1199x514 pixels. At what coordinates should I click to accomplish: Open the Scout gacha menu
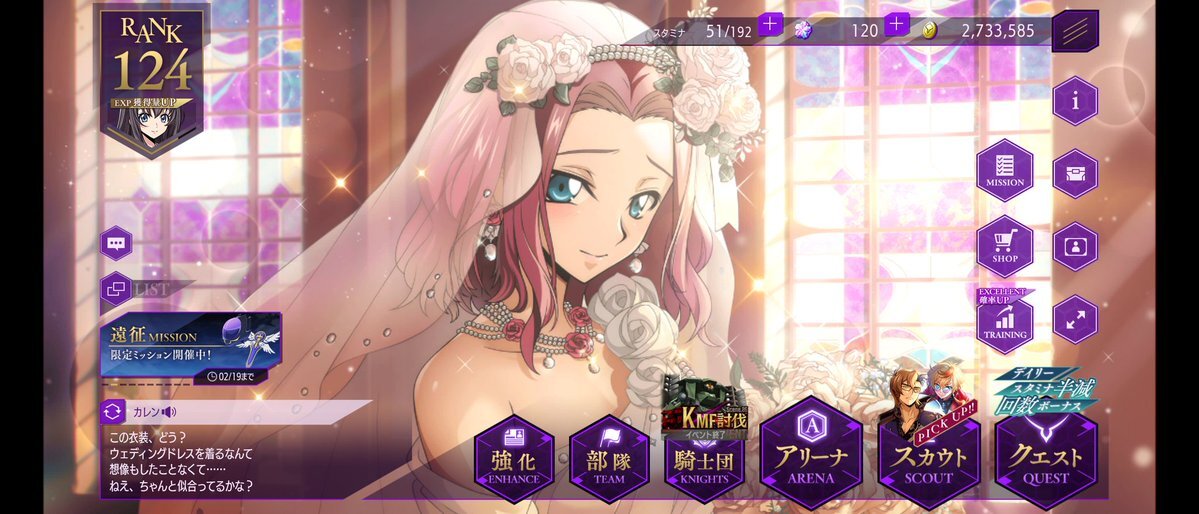929,459
